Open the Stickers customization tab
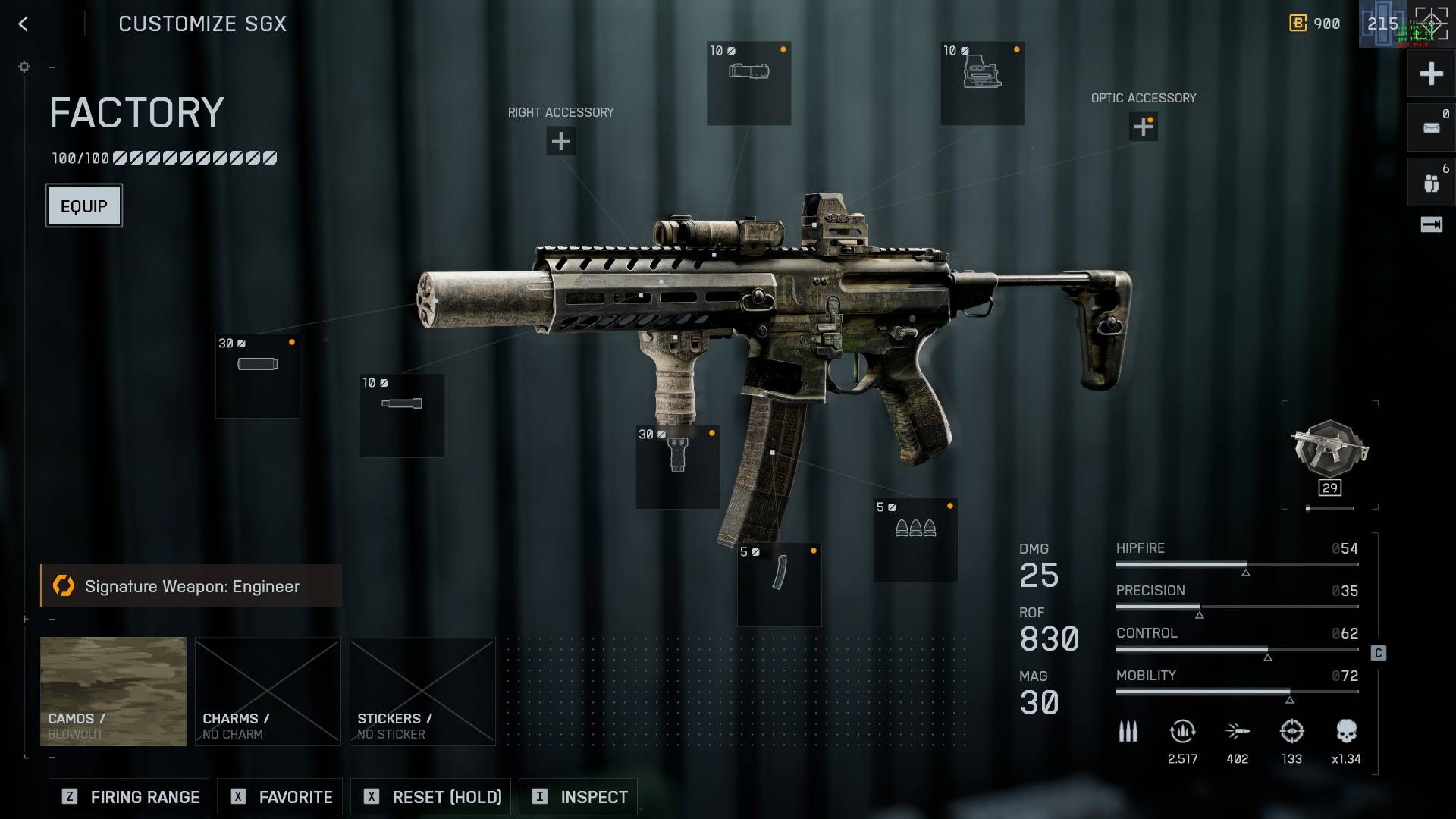This screenshot has width=1456, height=819. [x=422, y=690]
